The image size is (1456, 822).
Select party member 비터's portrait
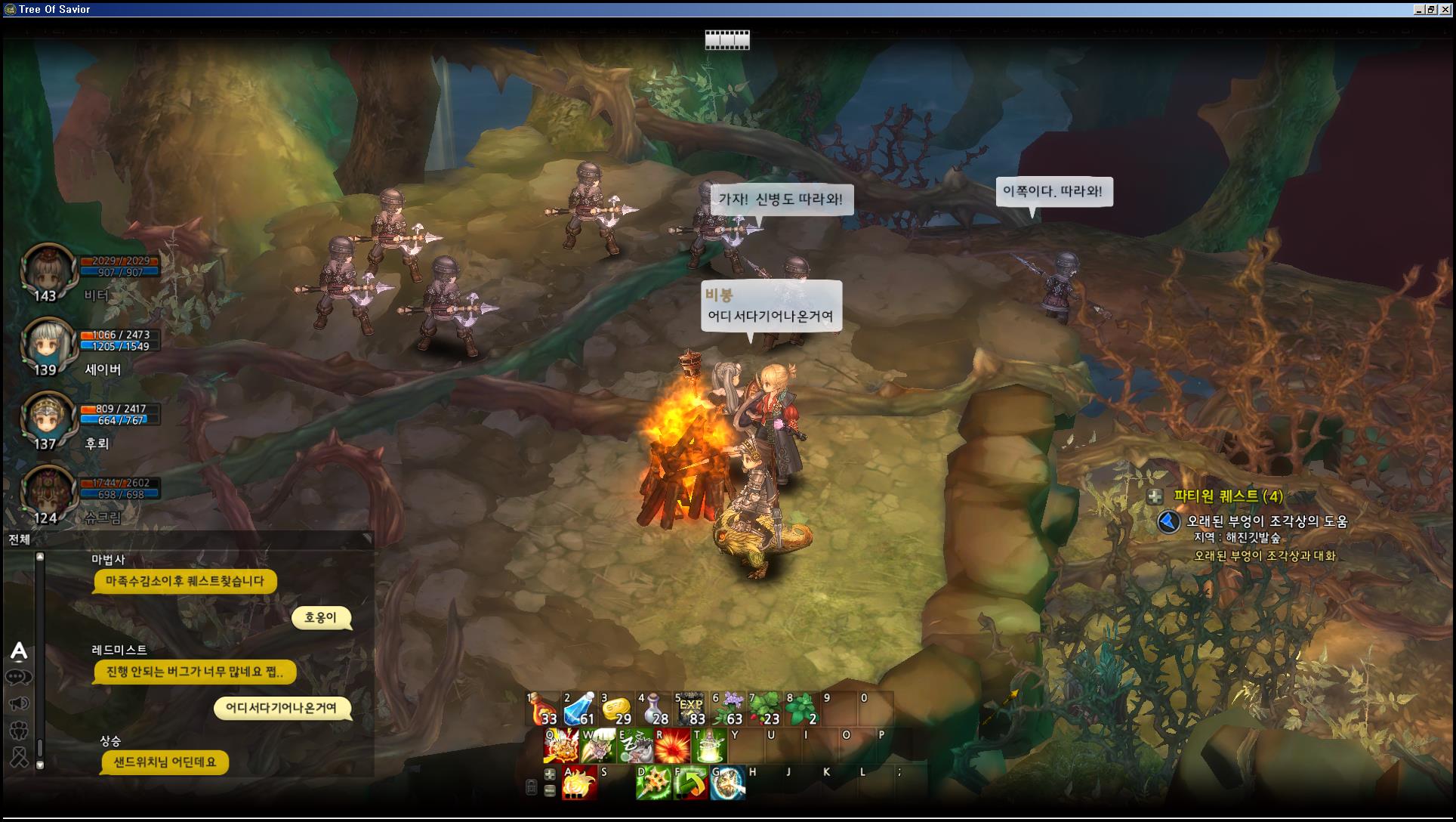pyautogui.click(x=47, y=270)
